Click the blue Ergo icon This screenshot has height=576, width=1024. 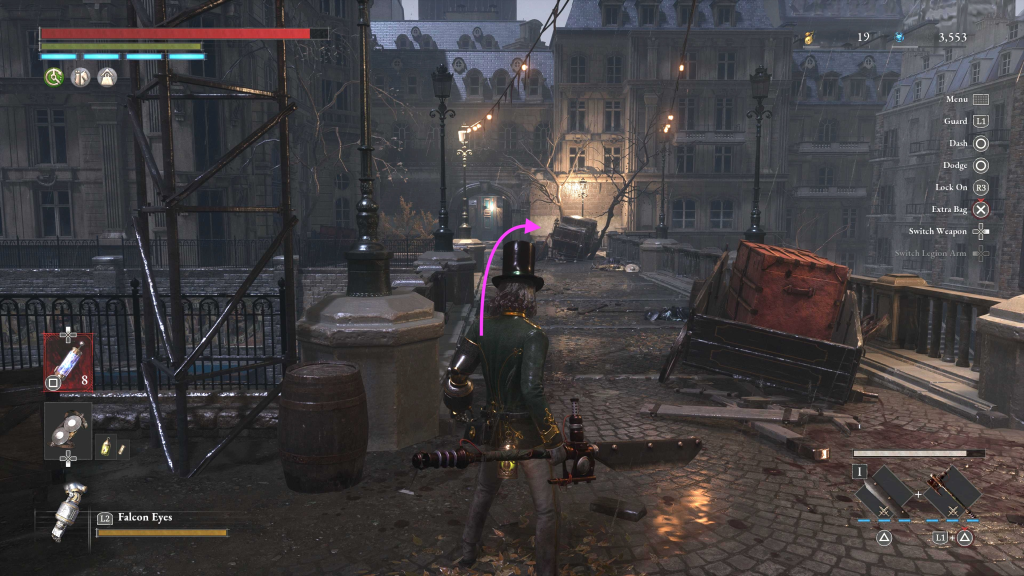tap(899, 38)
